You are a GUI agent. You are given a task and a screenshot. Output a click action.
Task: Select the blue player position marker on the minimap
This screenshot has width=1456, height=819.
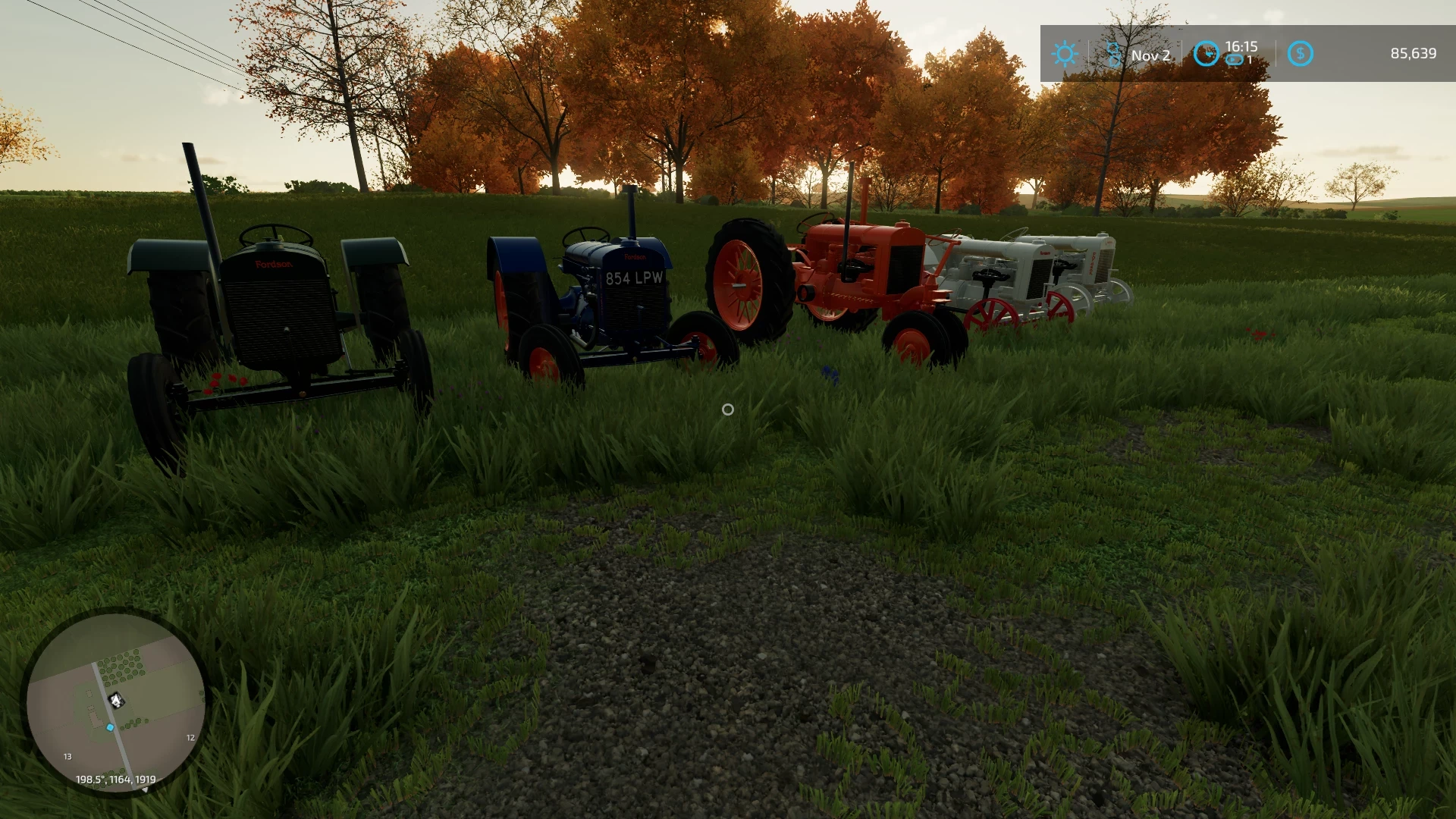click(x=108, y=726)
